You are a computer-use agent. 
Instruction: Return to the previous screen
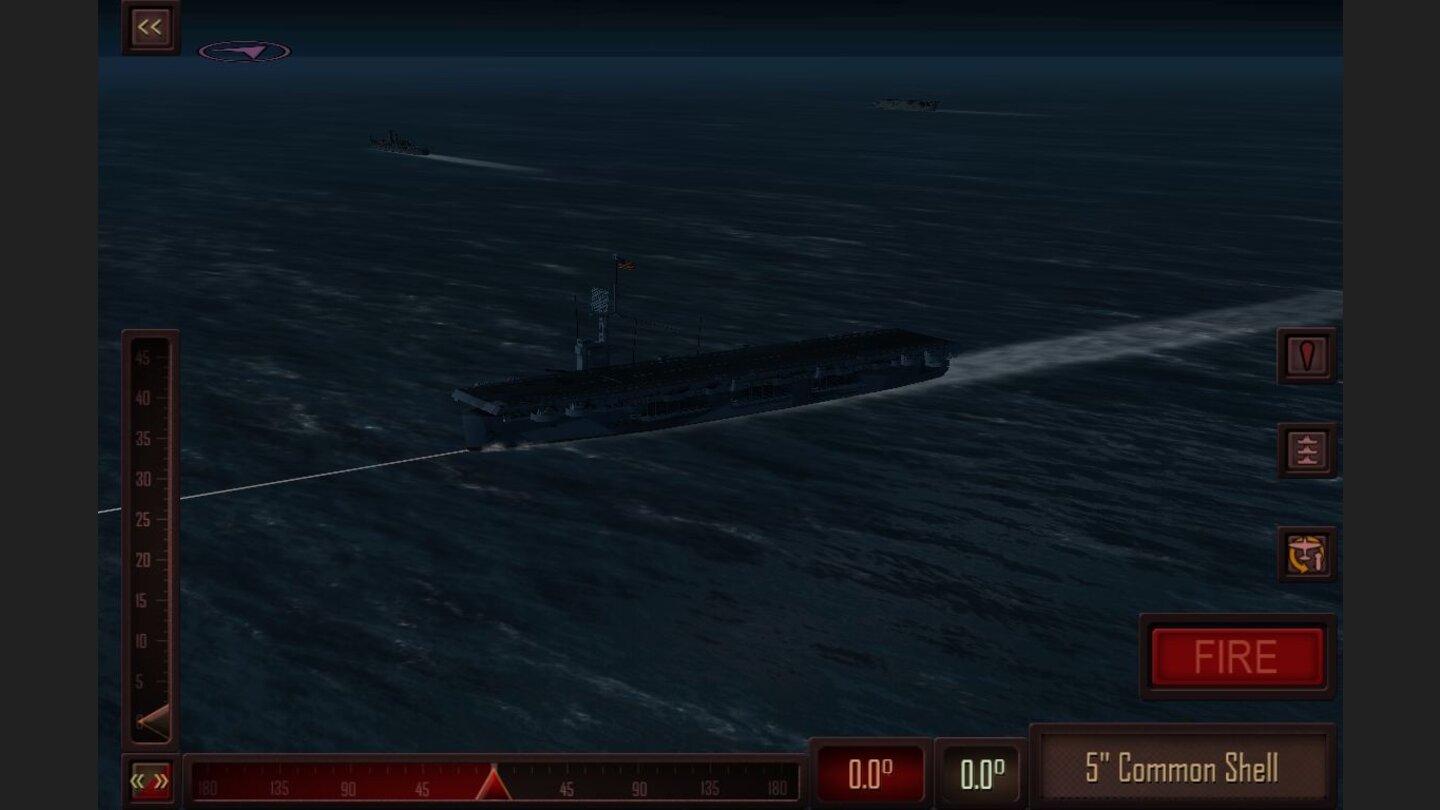click(x=150, y=27)
